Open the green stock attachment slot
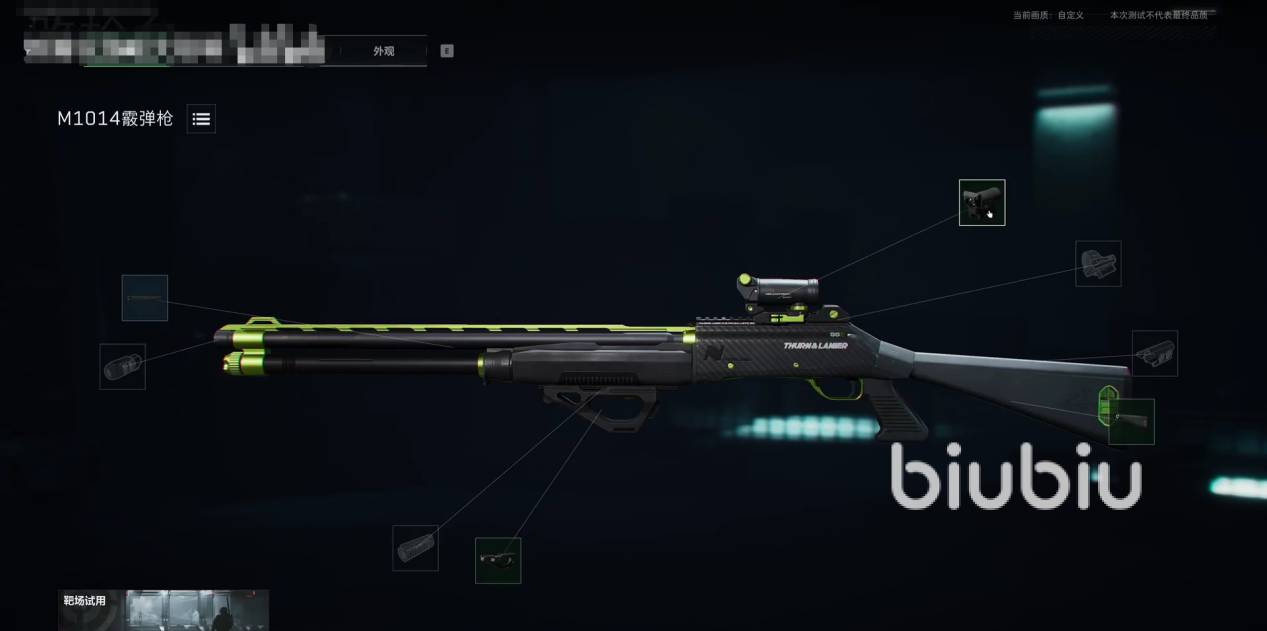1267x631 pixels. coord(1132,422)
